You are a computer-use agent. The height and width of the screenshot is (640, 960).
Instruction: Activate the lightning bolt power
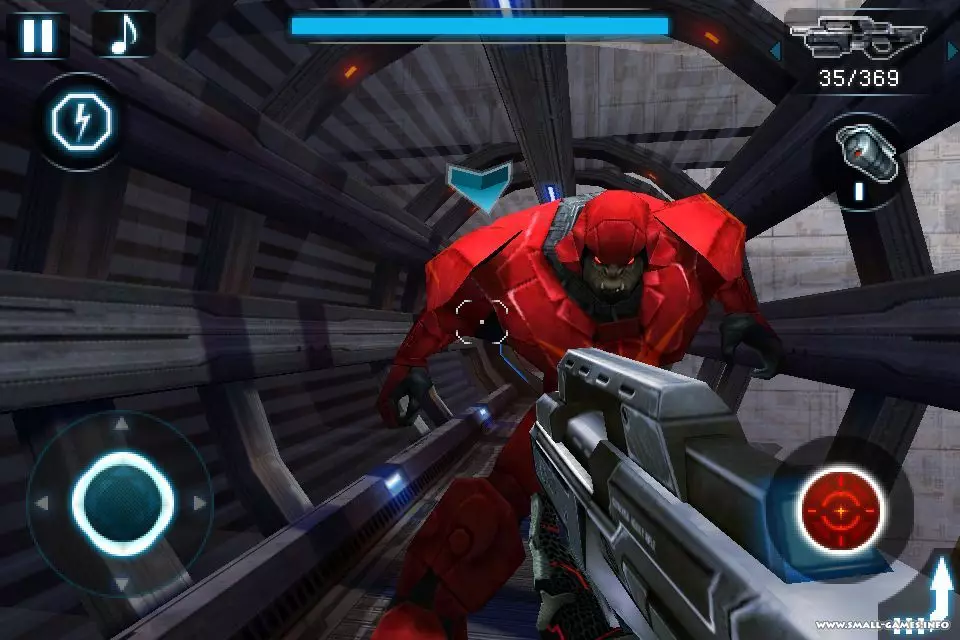click(80, 122)
